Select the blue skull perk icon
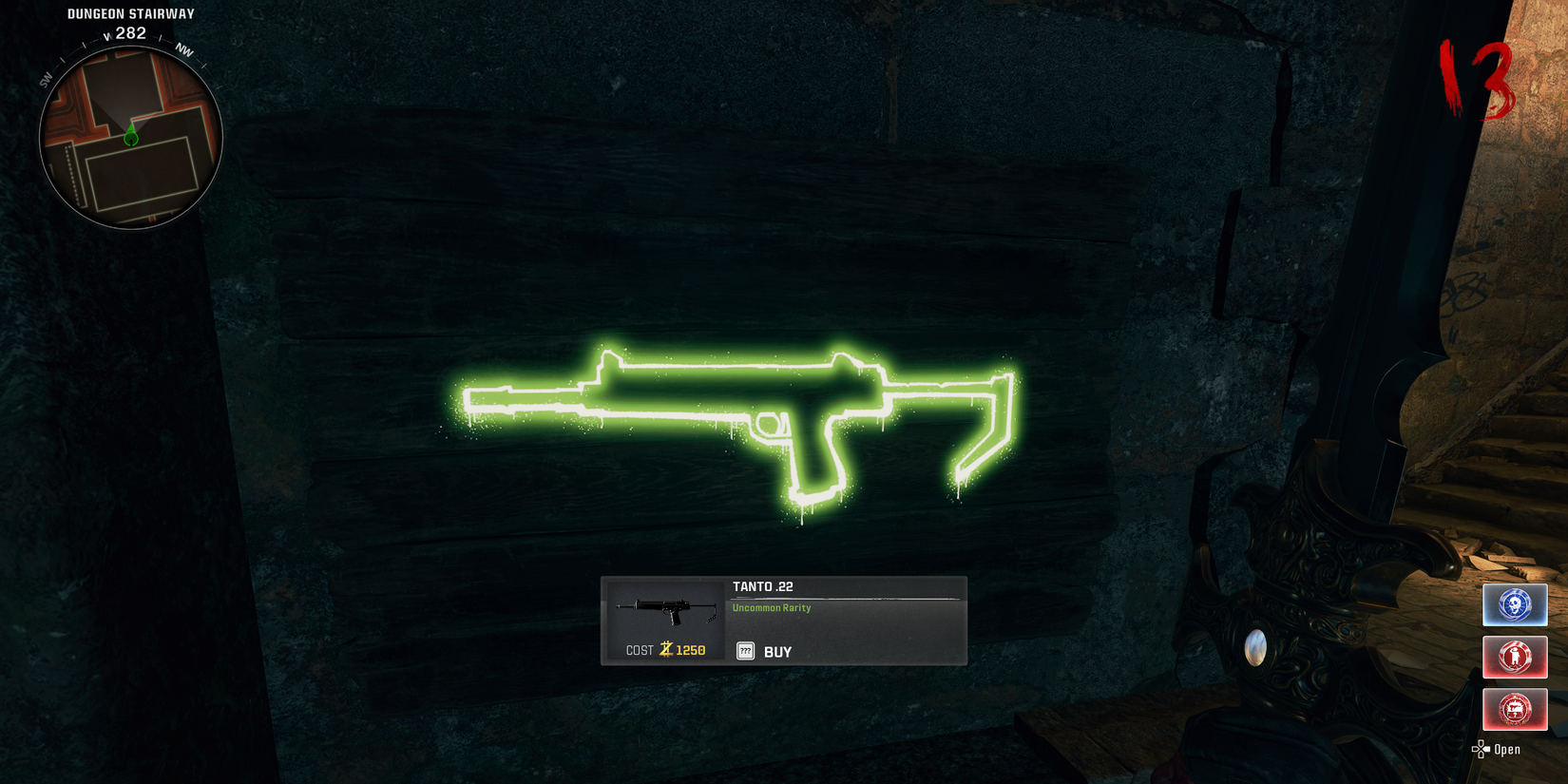The height and width of the screenshot is (784, 1568). pos(1515,604)
